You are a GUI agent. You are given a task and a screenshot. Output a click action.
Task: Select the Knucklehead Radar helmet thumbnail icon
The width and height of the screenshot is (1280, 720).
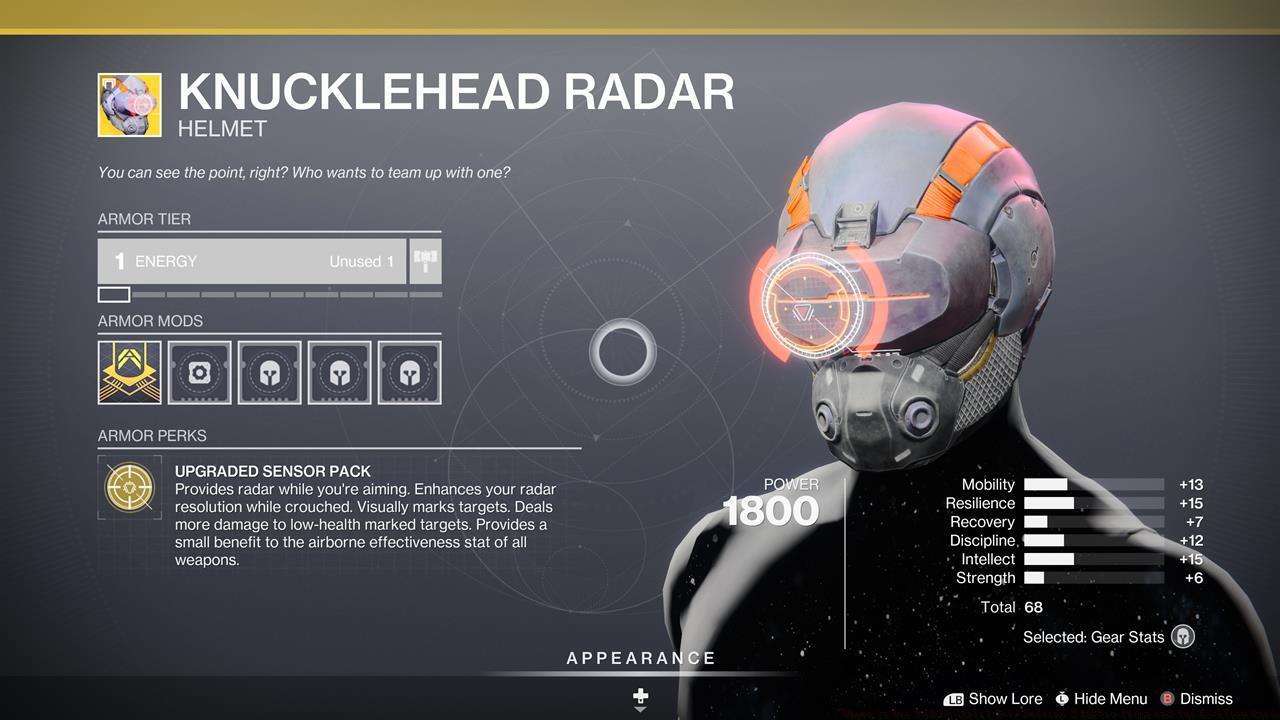click(x=128, y=103)
